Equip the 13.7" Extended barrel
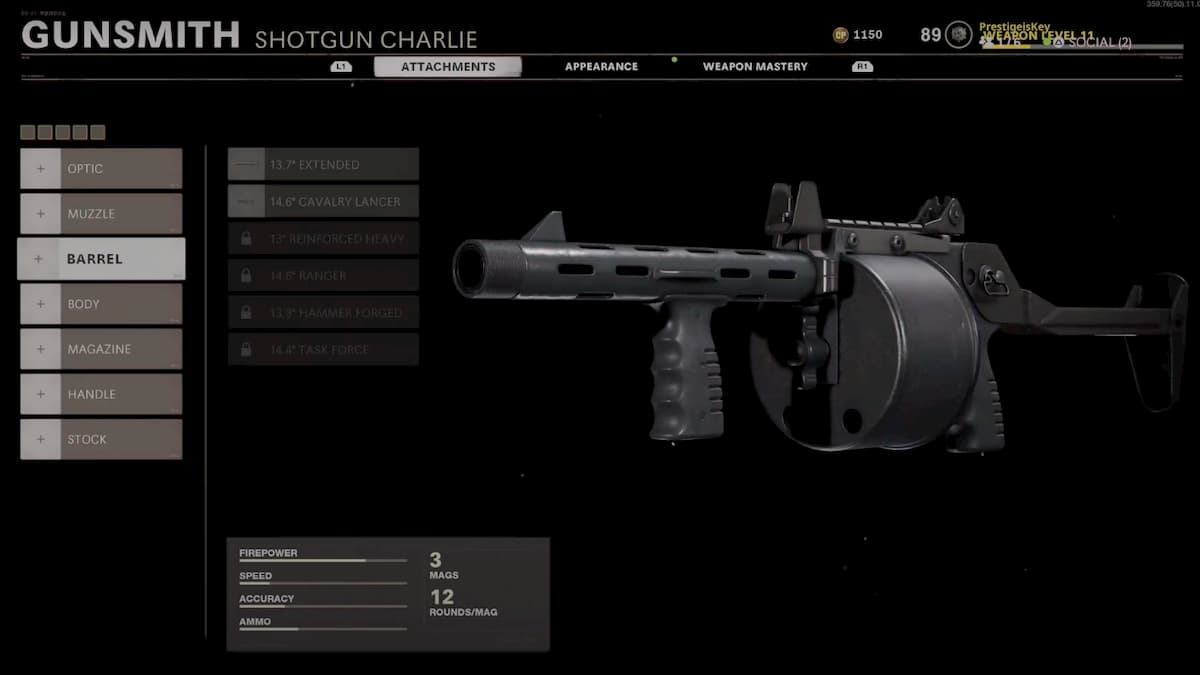Image resolution: width=1200 pixels, height=675 pixels. (x=323, y=165)
